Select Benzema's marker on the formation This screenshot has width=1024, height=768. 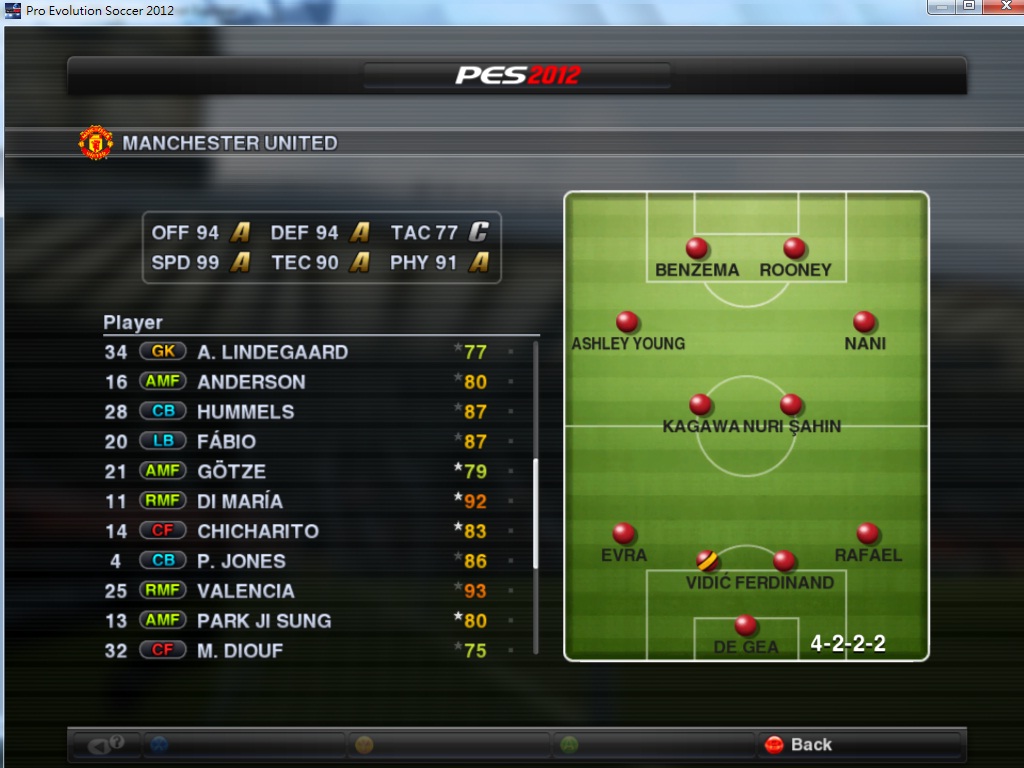coord(697,248)
